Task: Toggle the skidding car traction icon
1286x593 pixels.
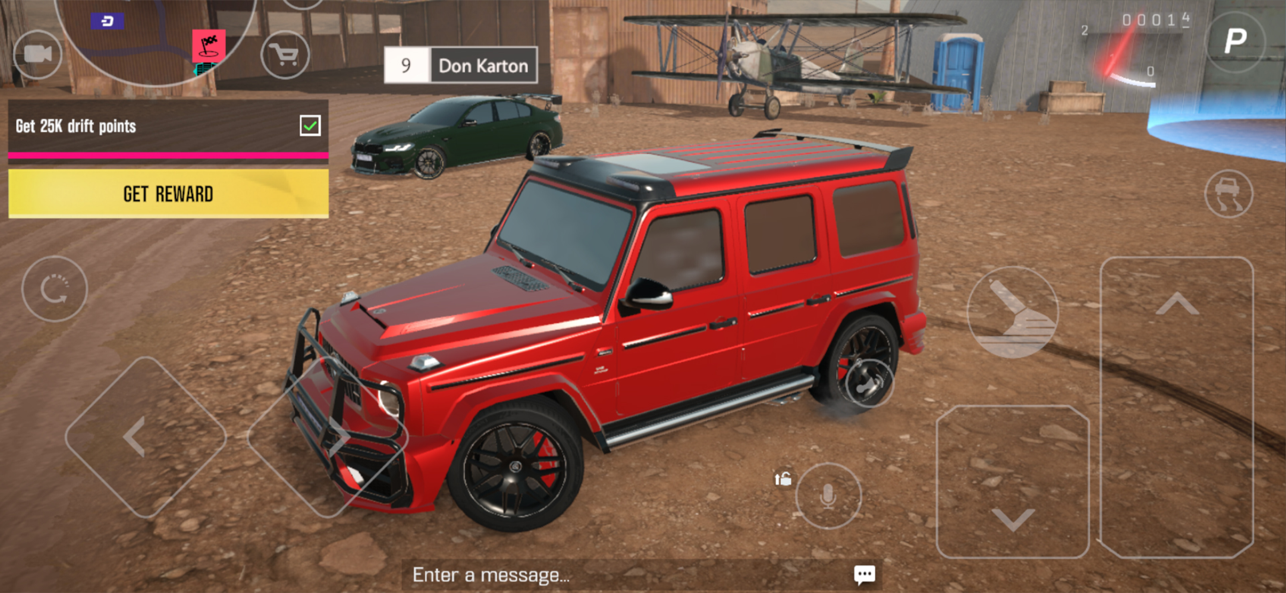Action: click(x=1229, y=194)
